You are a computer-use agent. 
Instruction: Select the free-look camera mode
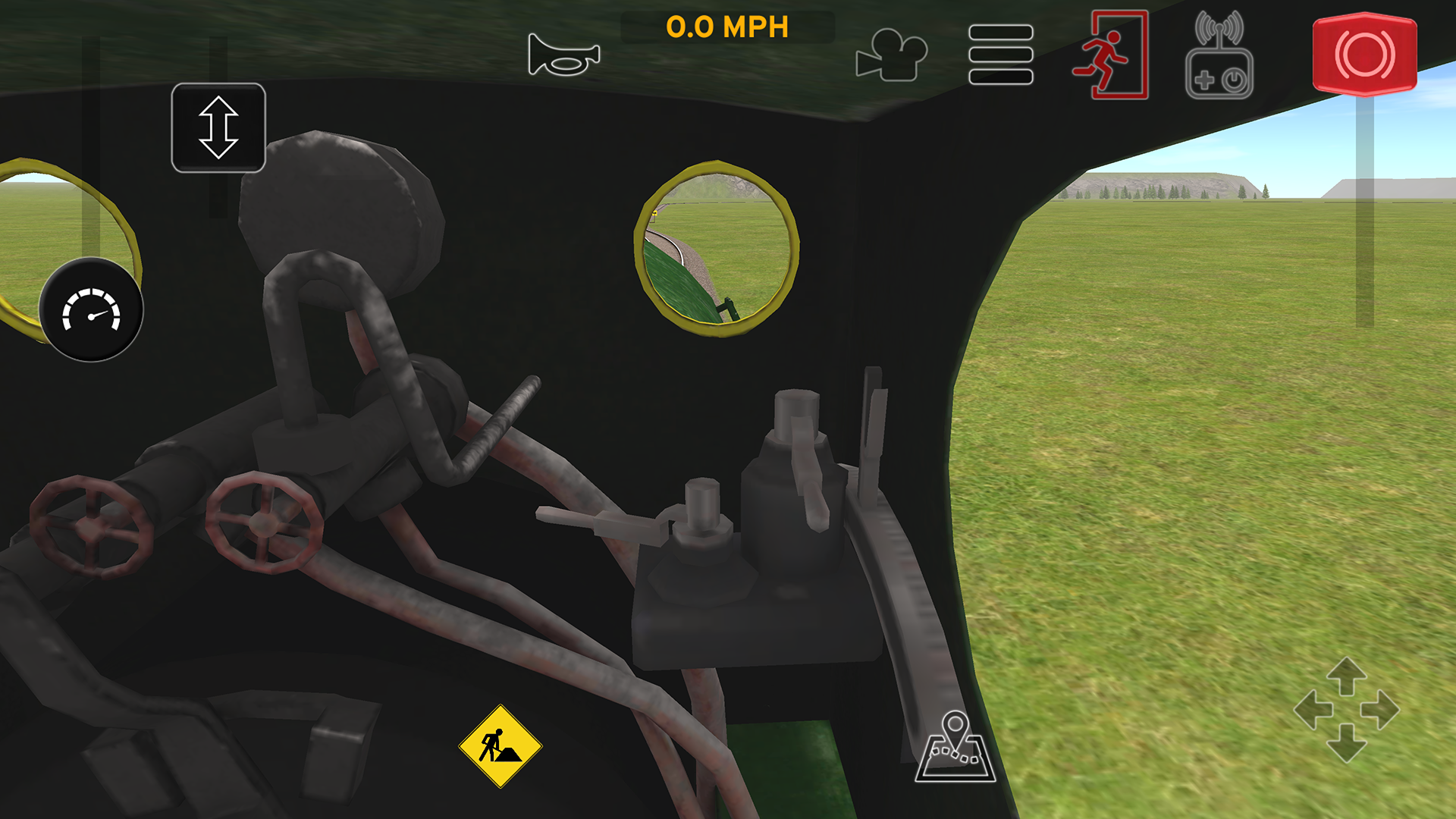pos(891,53)
